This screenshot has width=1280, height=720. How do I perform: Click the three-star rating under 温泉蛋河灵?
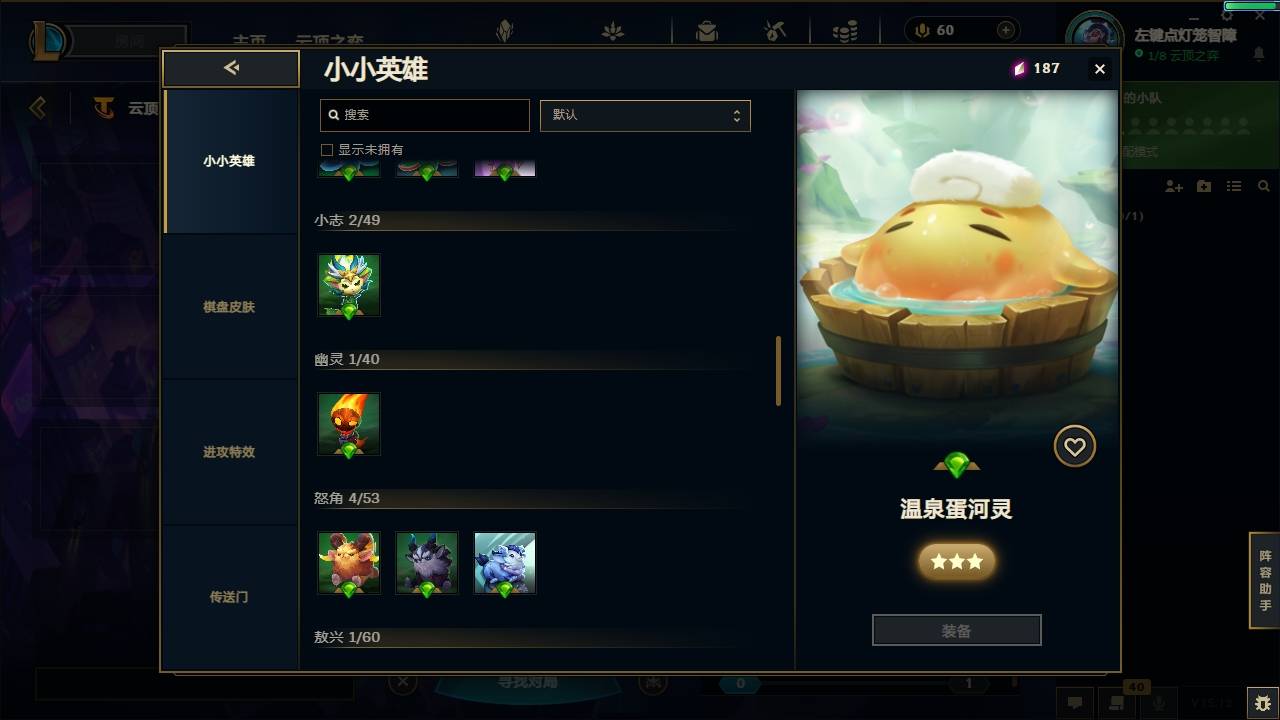957,561
